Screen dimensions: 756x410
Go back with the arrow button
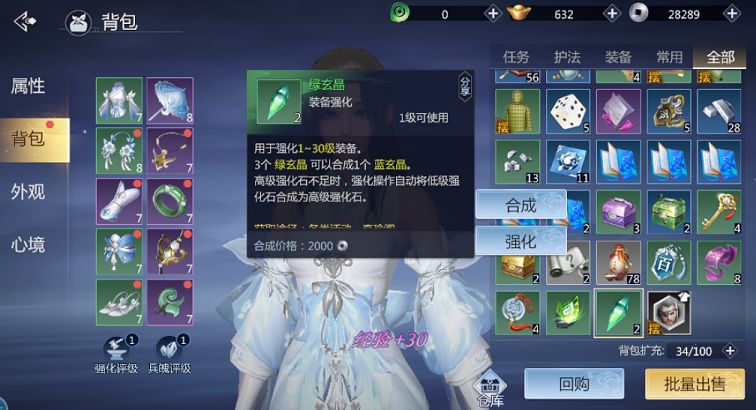25,20
